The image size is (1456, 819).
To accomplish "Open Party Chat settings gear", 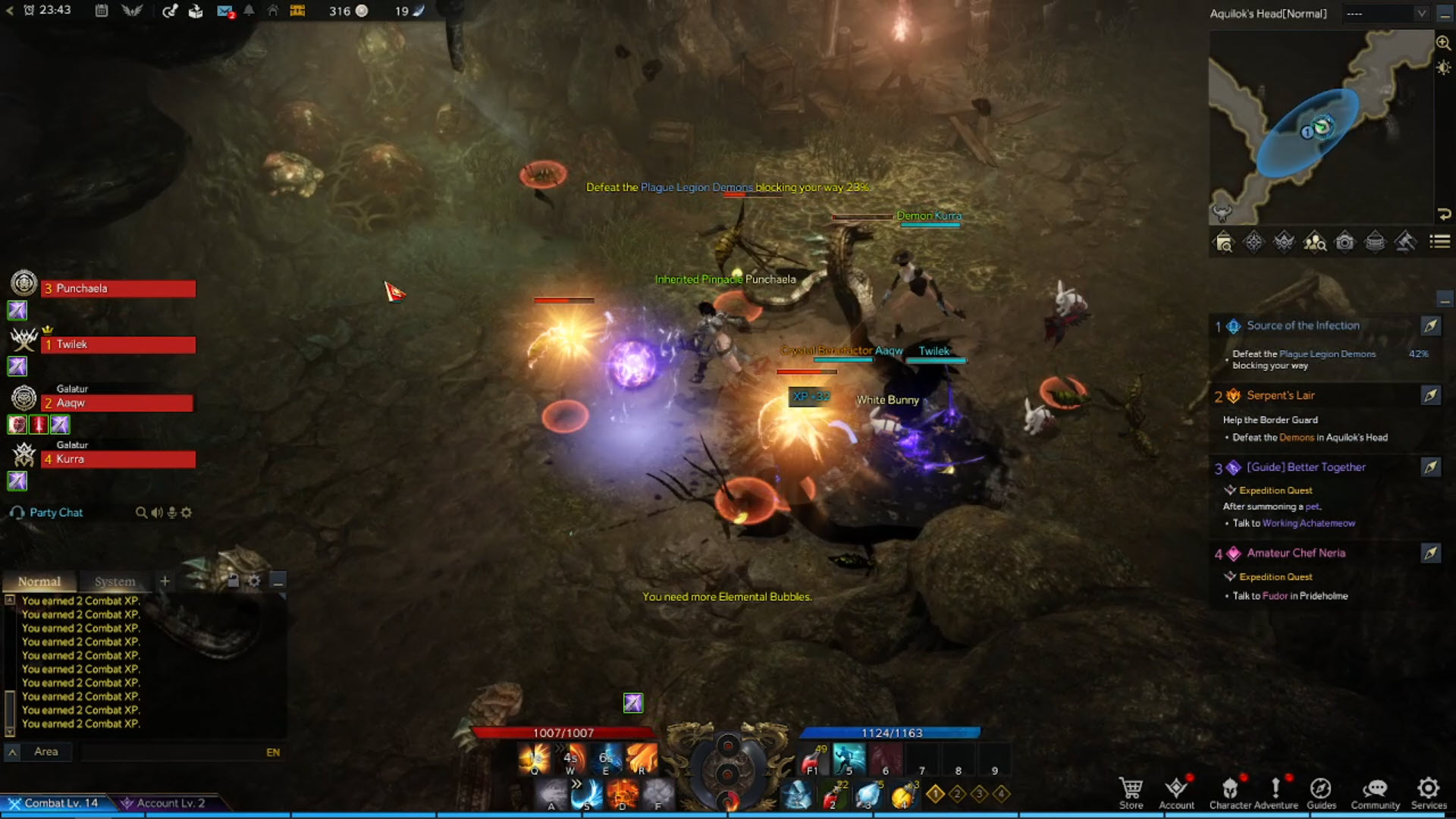I will pos(187,513).
